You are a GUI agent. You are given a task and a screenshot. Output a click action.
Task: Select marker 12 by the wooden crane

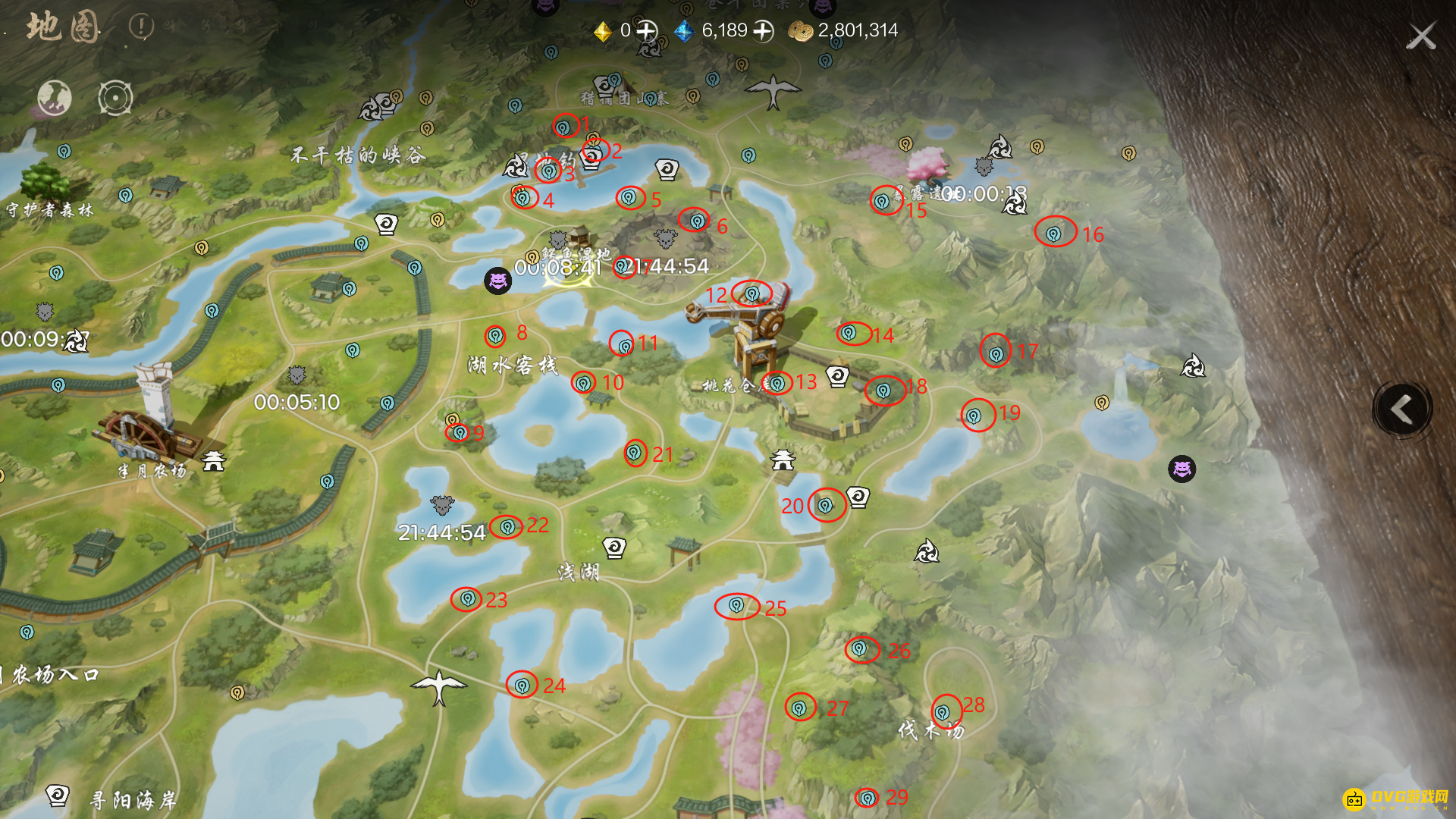coord(752,293)
